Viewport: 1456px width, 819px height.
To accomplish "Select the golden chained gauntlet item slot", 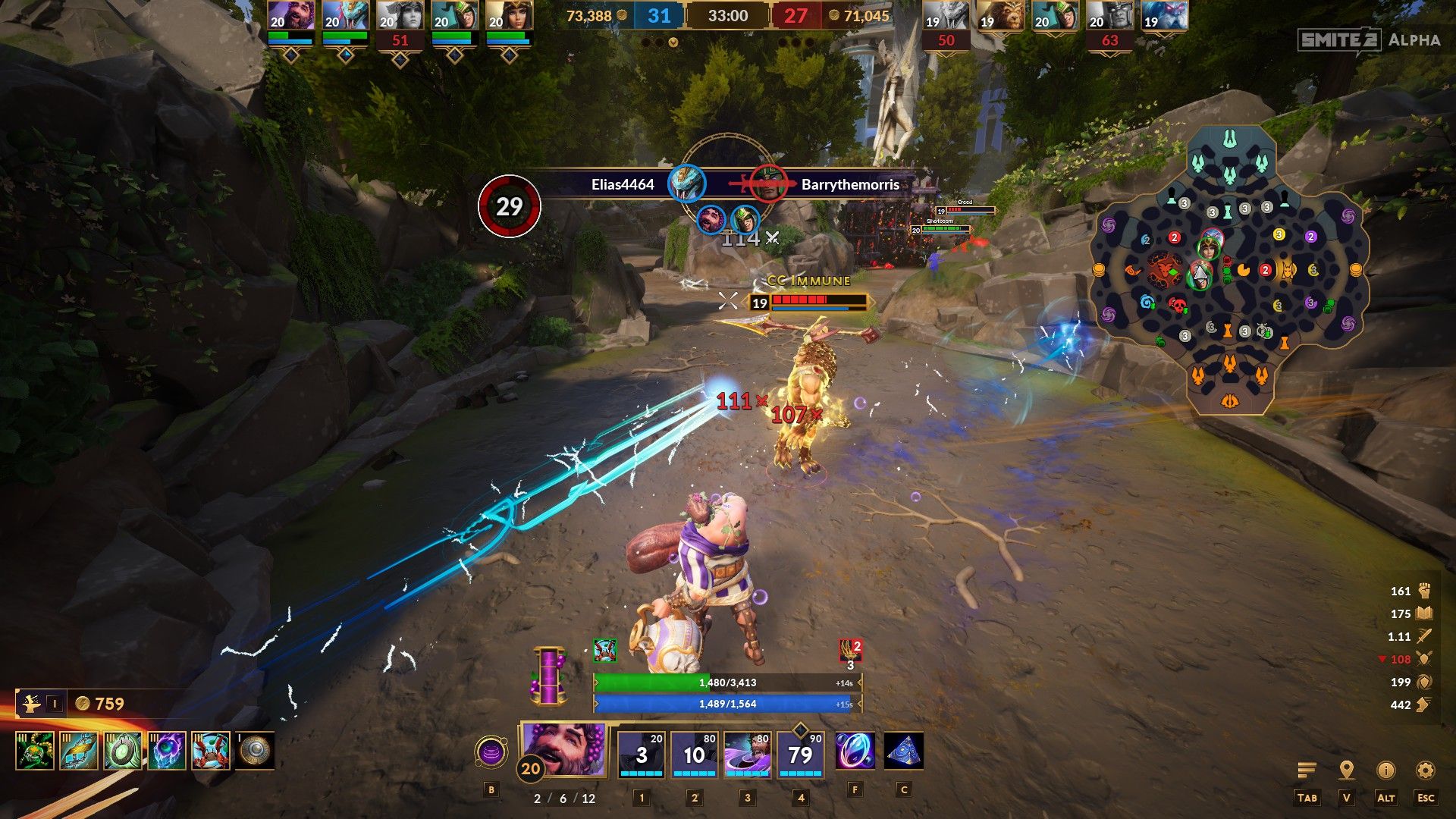I will [x=79, y=751].
